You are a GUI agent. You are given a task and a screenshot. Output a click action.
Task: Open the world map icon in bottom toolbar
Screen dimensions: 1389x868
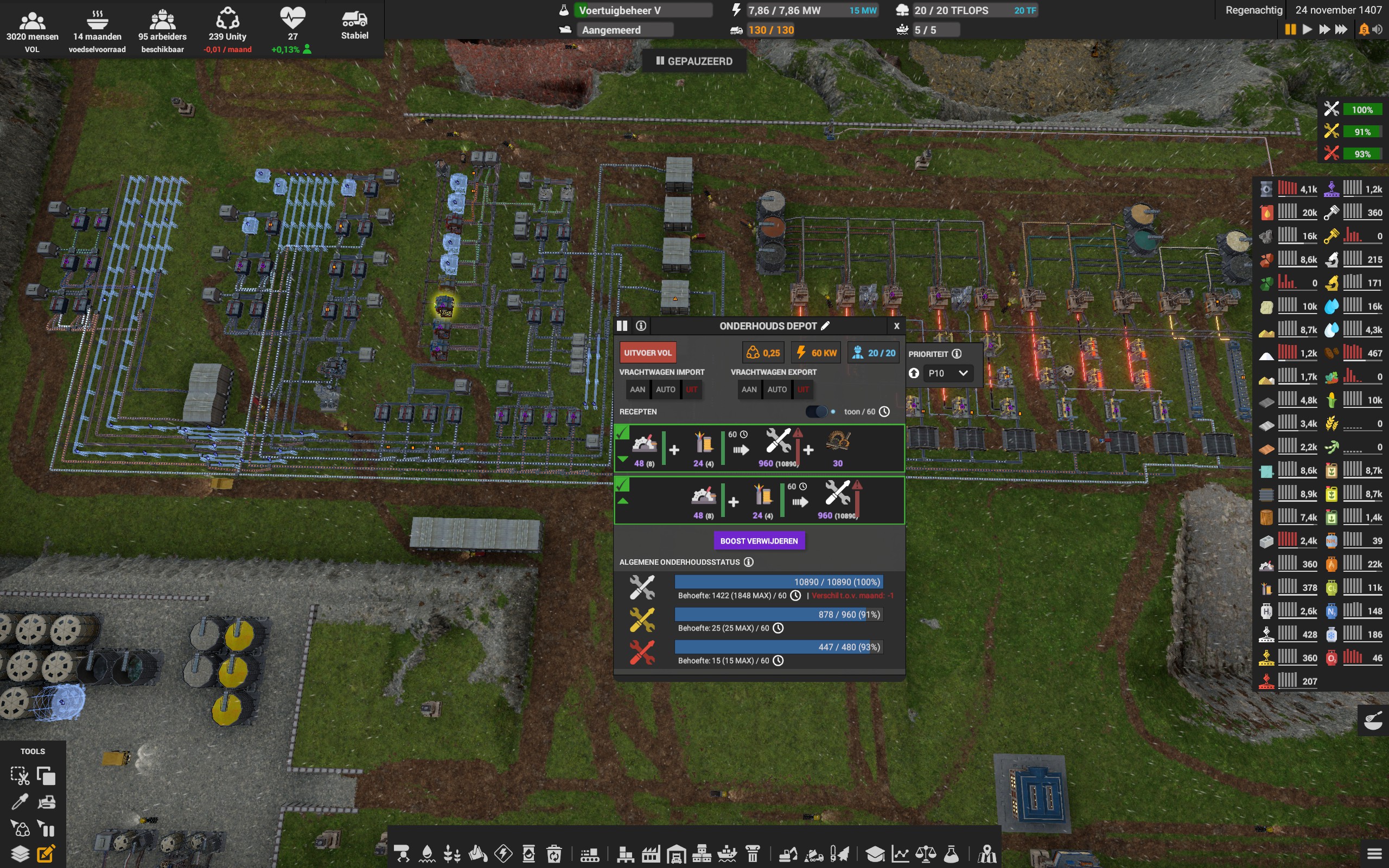[987, 854]
